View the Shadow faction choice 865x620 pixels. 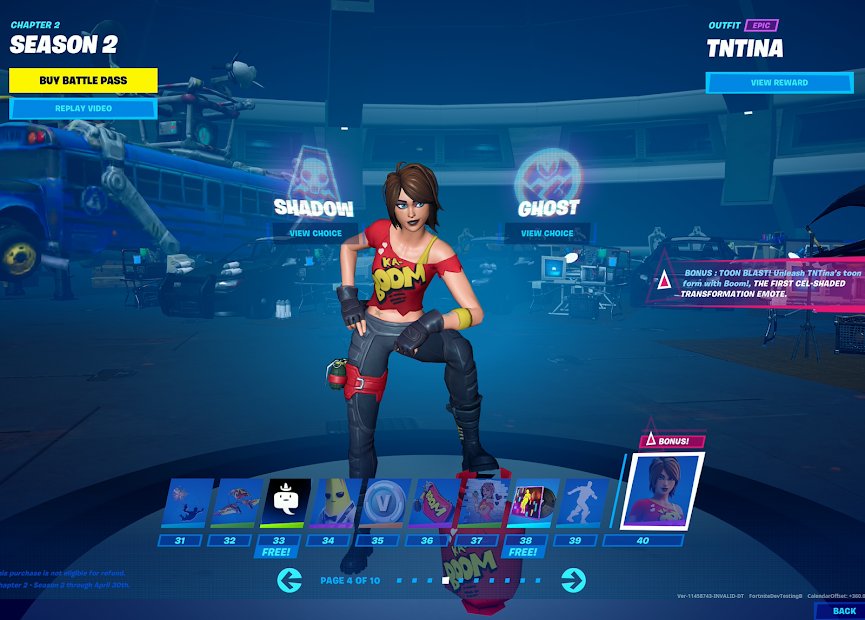[314, 233]
